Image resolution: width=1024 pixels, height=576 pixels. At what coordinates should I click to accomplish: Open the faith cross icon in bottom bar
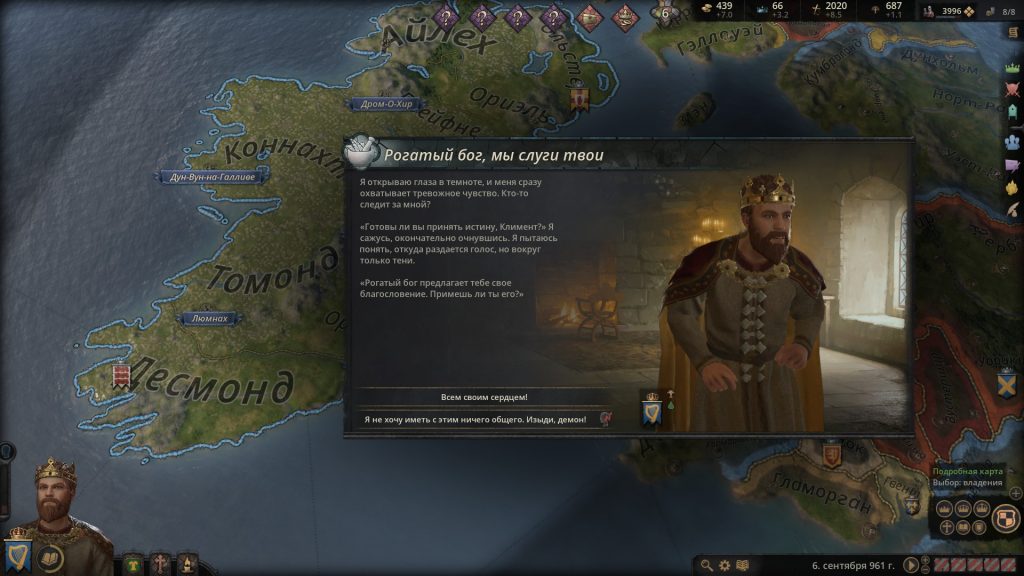coord(160,564)
